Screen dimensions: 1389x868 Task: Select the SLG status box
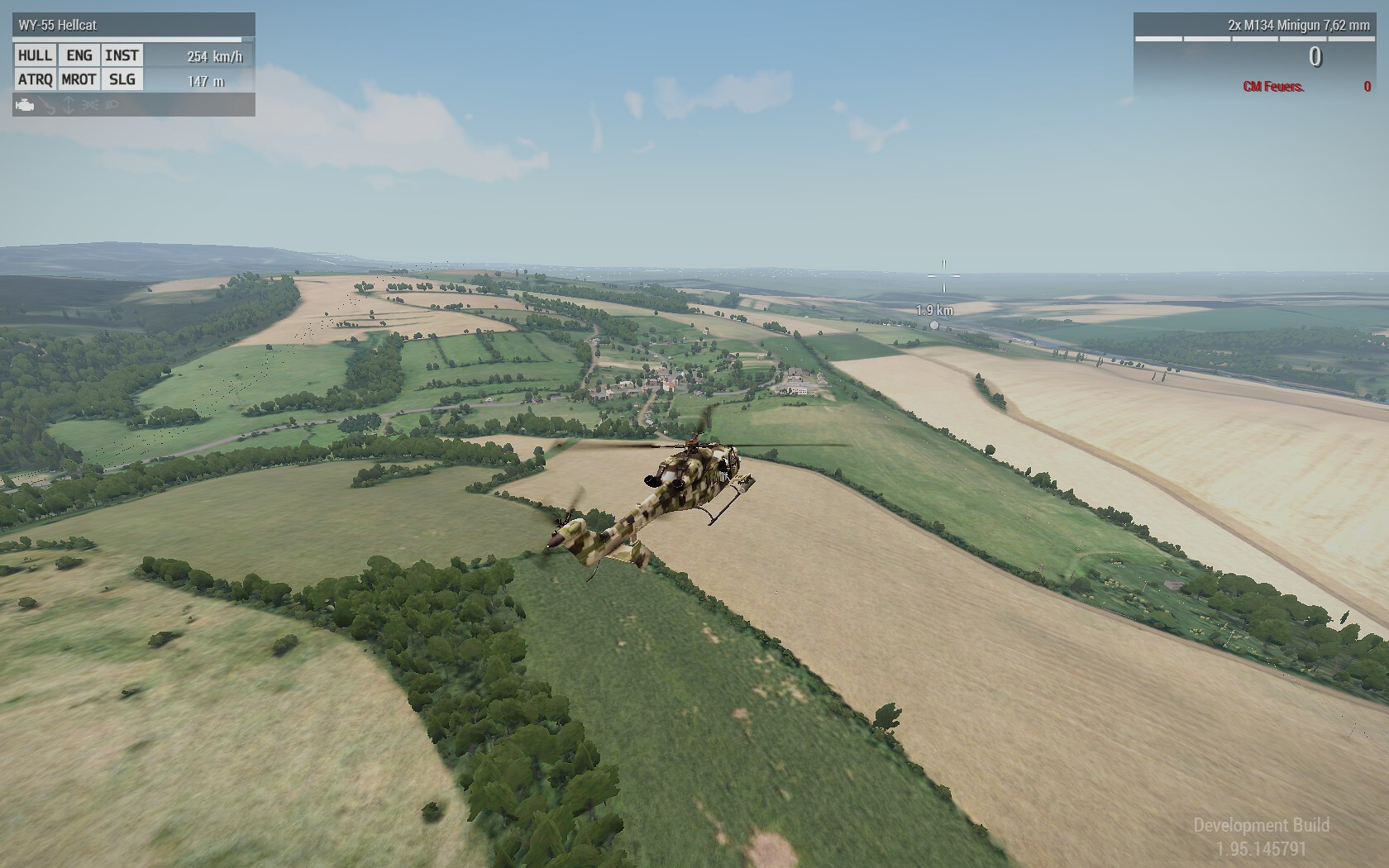[122, 79]
